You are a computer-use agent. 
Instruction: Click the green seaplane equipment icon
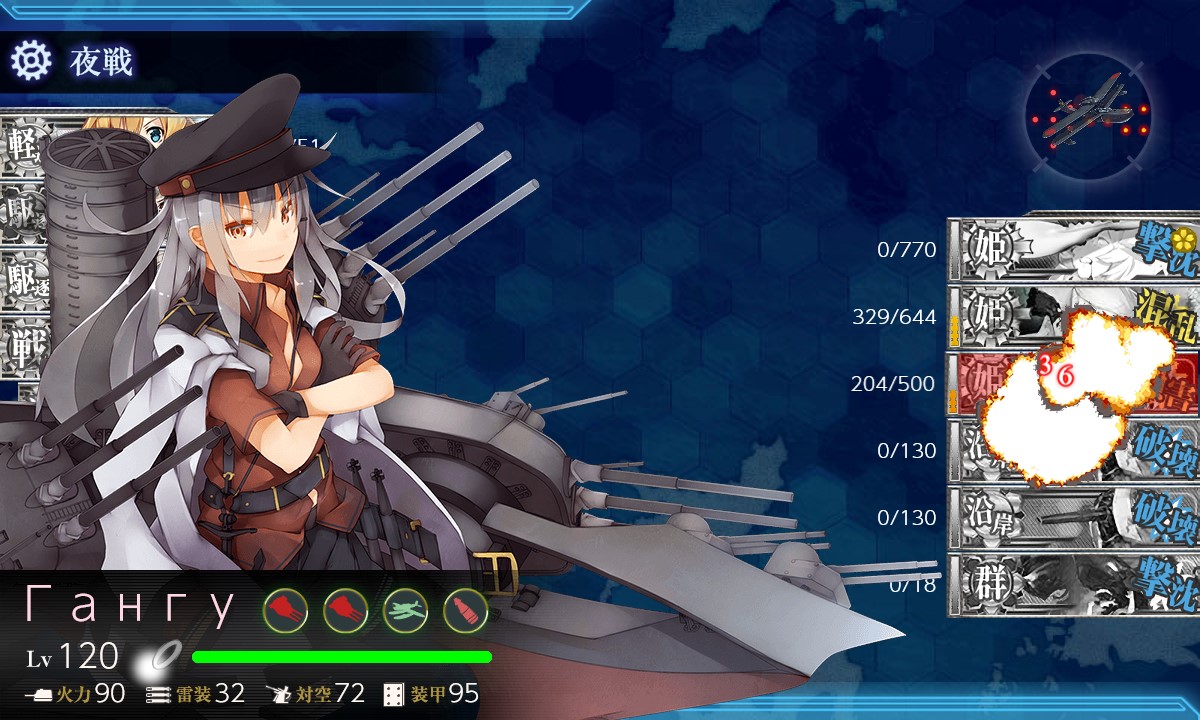coord(405,610)
